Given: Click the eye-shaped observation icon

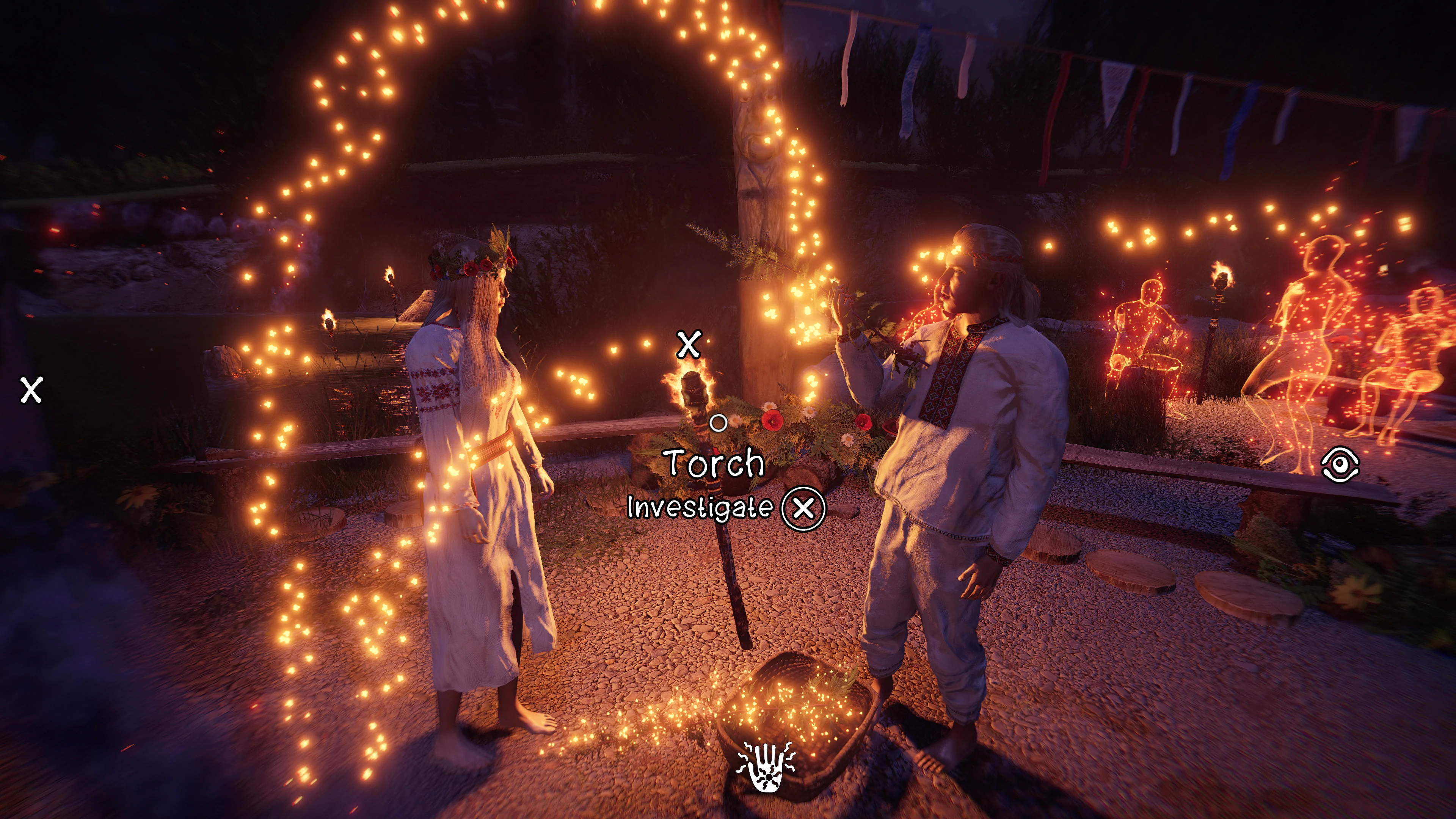Looking at the screenshot, I should point(1340,464).
